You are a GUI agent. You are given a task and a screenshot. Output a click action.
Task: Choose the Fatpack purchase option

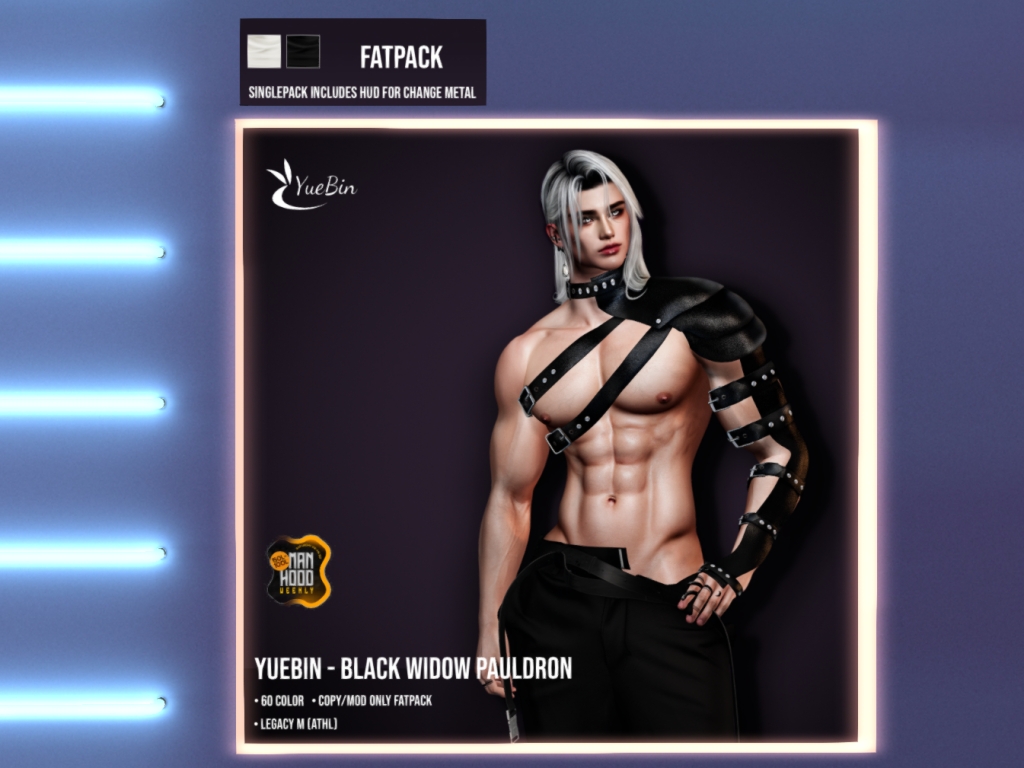401,57
